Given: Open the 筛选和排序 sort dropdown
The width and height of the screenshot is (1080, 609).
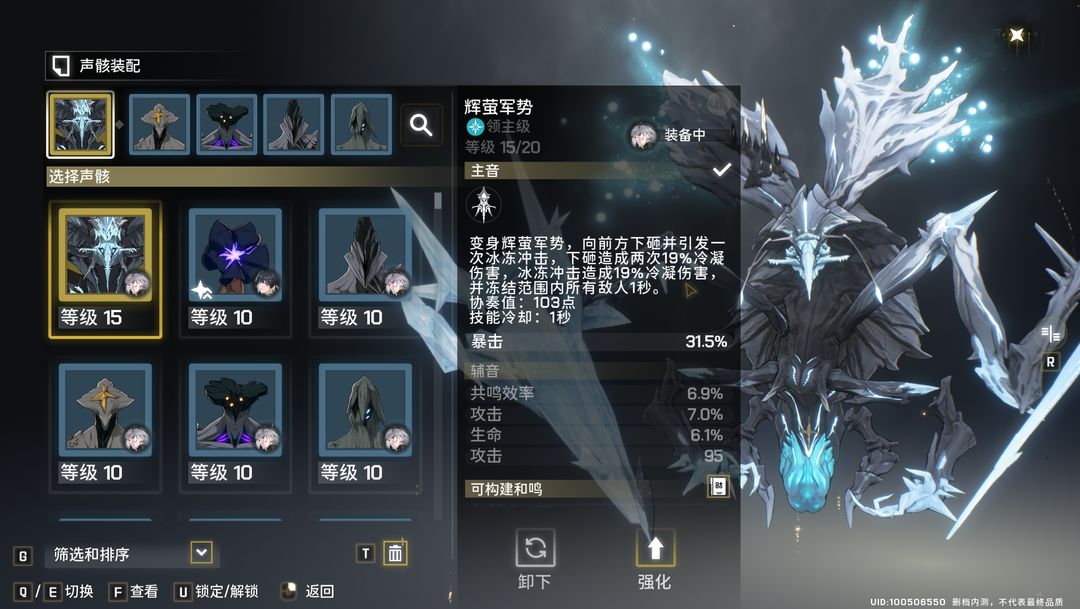Looking at the screenshot, I should click(x=201, y=553).
